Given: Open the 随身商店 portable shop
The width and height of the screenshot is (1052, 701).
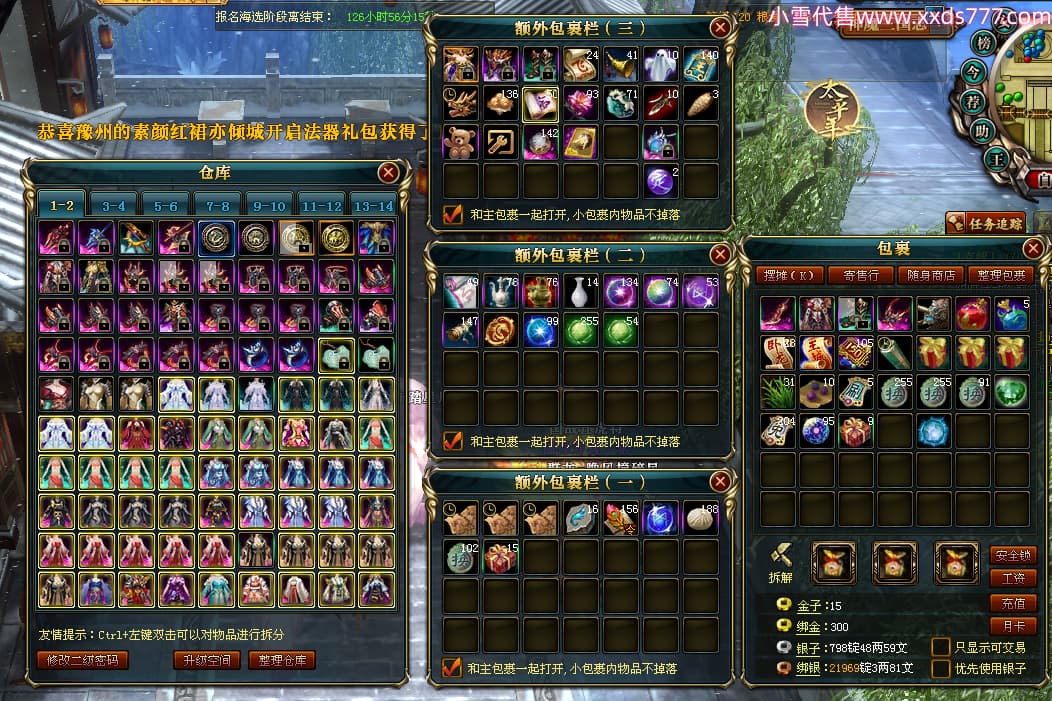Looking at the screenshot, I should (934, 275).
